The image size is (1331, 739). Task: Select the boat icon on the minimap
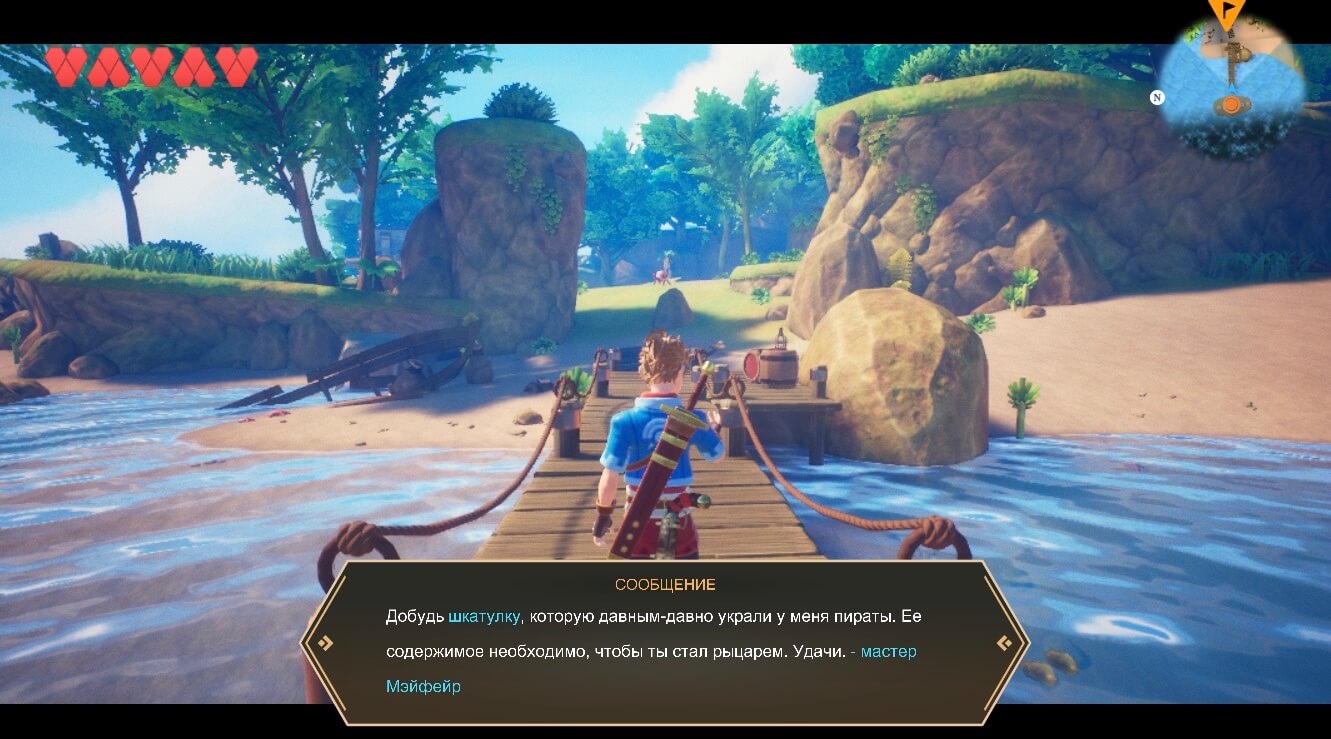[x=1231, y=104]
